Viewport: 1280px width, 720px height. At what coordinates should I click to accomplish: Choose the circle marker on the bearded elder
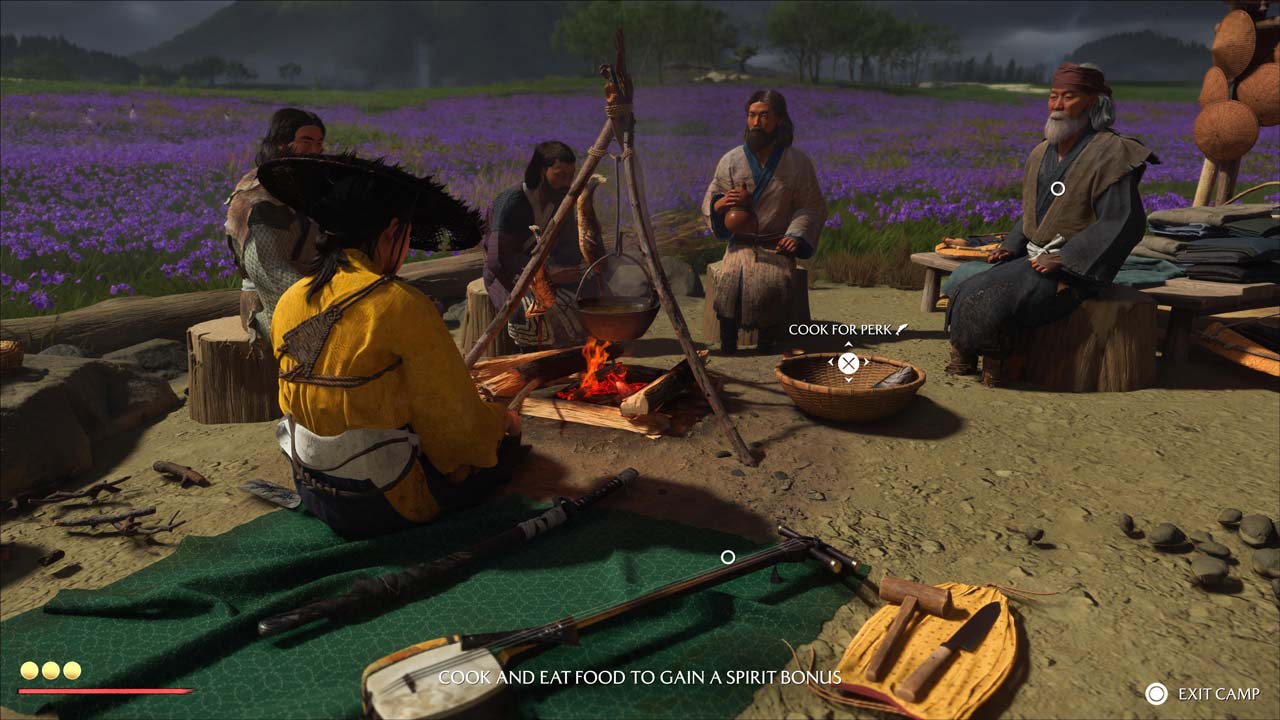[x=1057, y=188]
